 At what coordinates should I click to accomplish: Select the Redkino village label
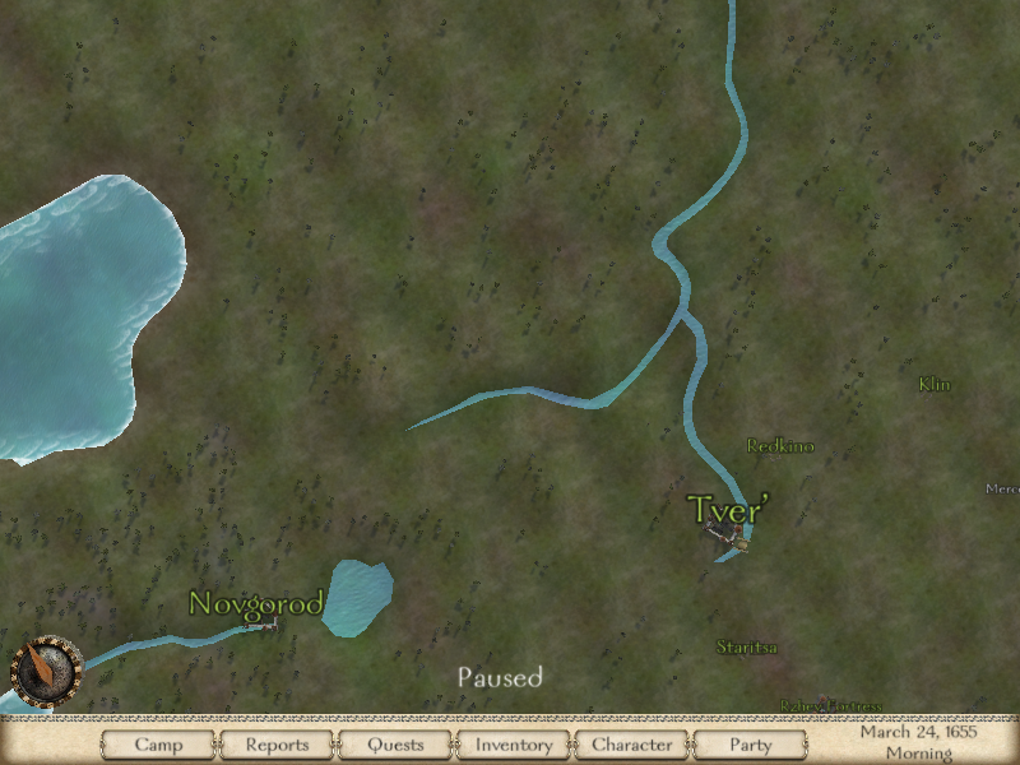tap(780, 446)
